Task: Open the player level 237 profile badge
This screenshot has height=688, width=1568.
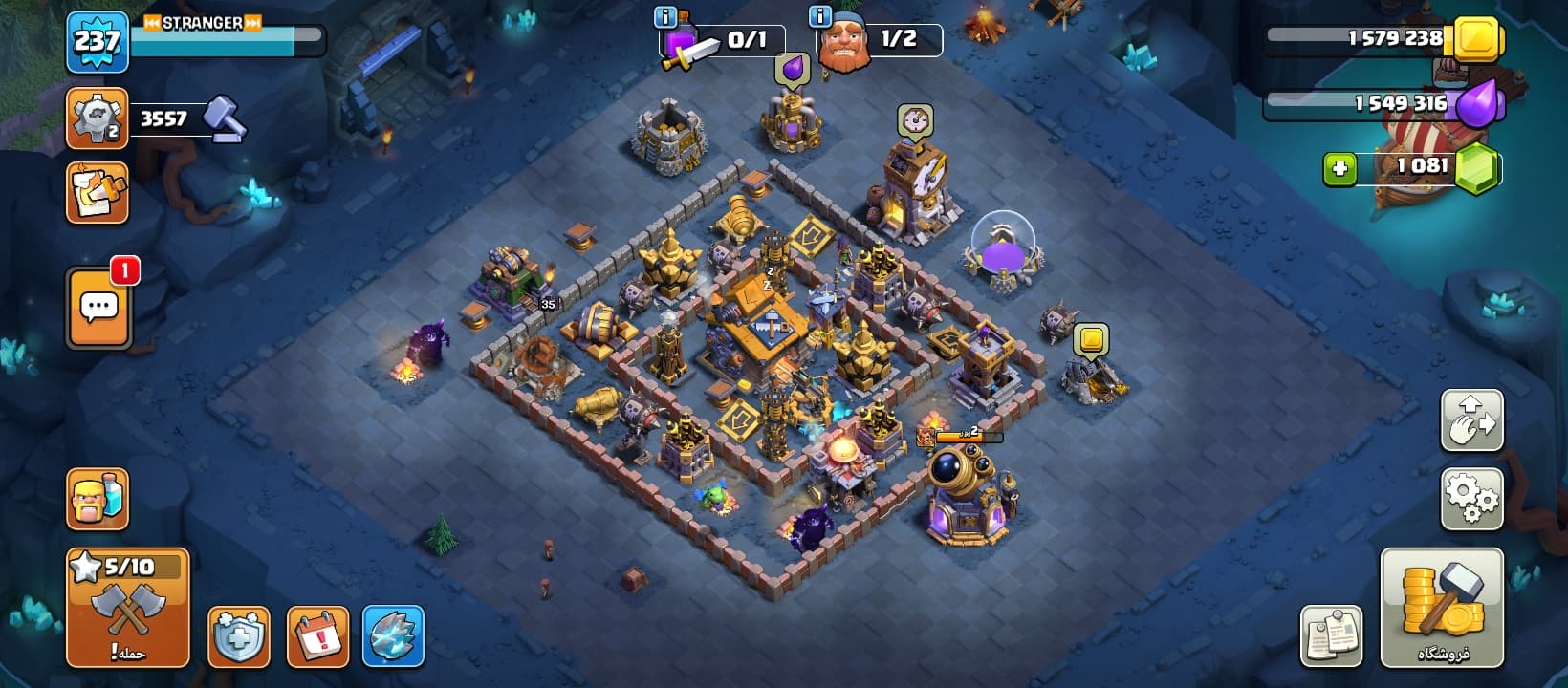Action: [97, 42]
